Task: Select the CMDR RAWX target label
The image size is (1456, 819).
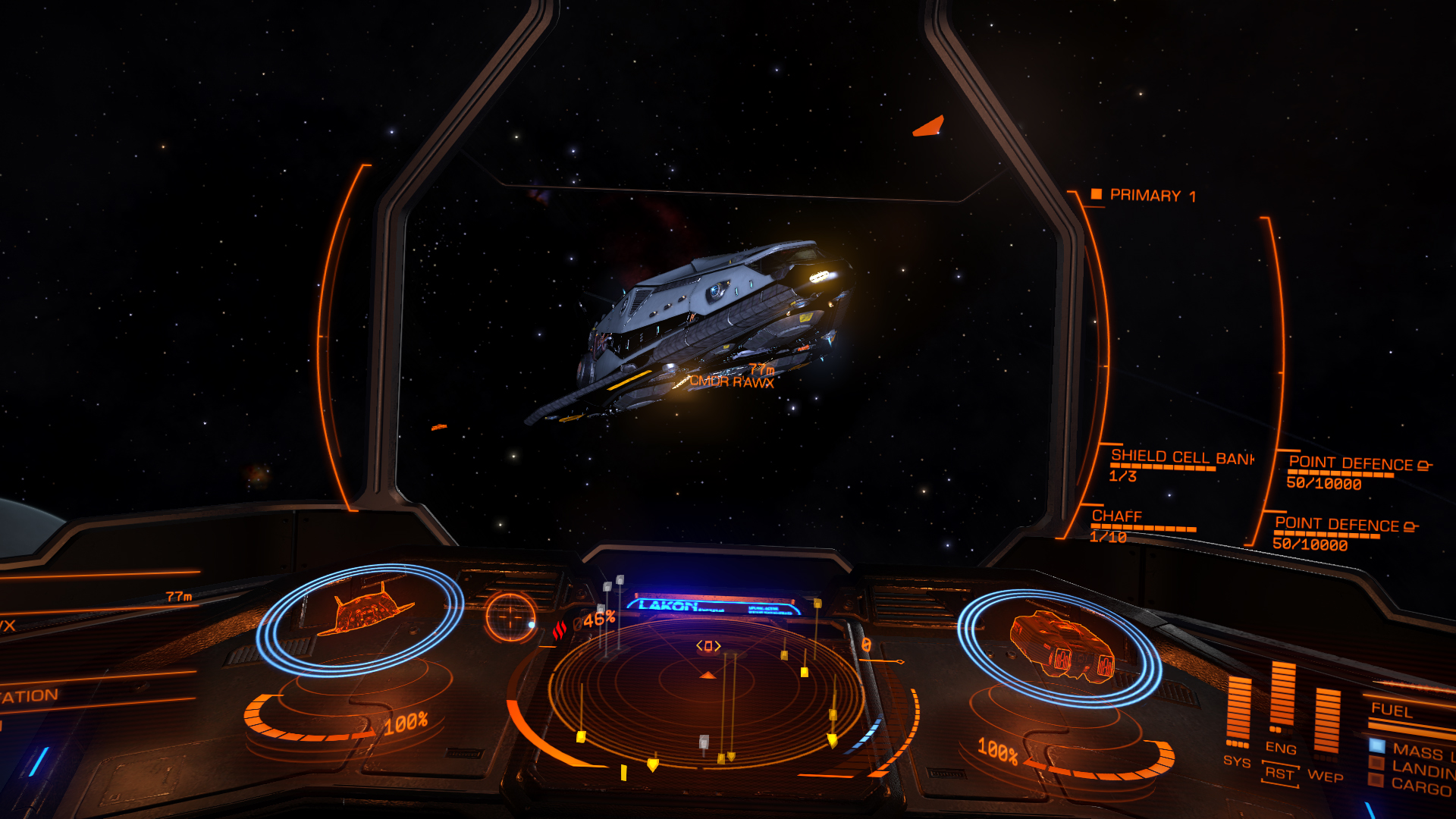Action: click(x=731, y=382)
